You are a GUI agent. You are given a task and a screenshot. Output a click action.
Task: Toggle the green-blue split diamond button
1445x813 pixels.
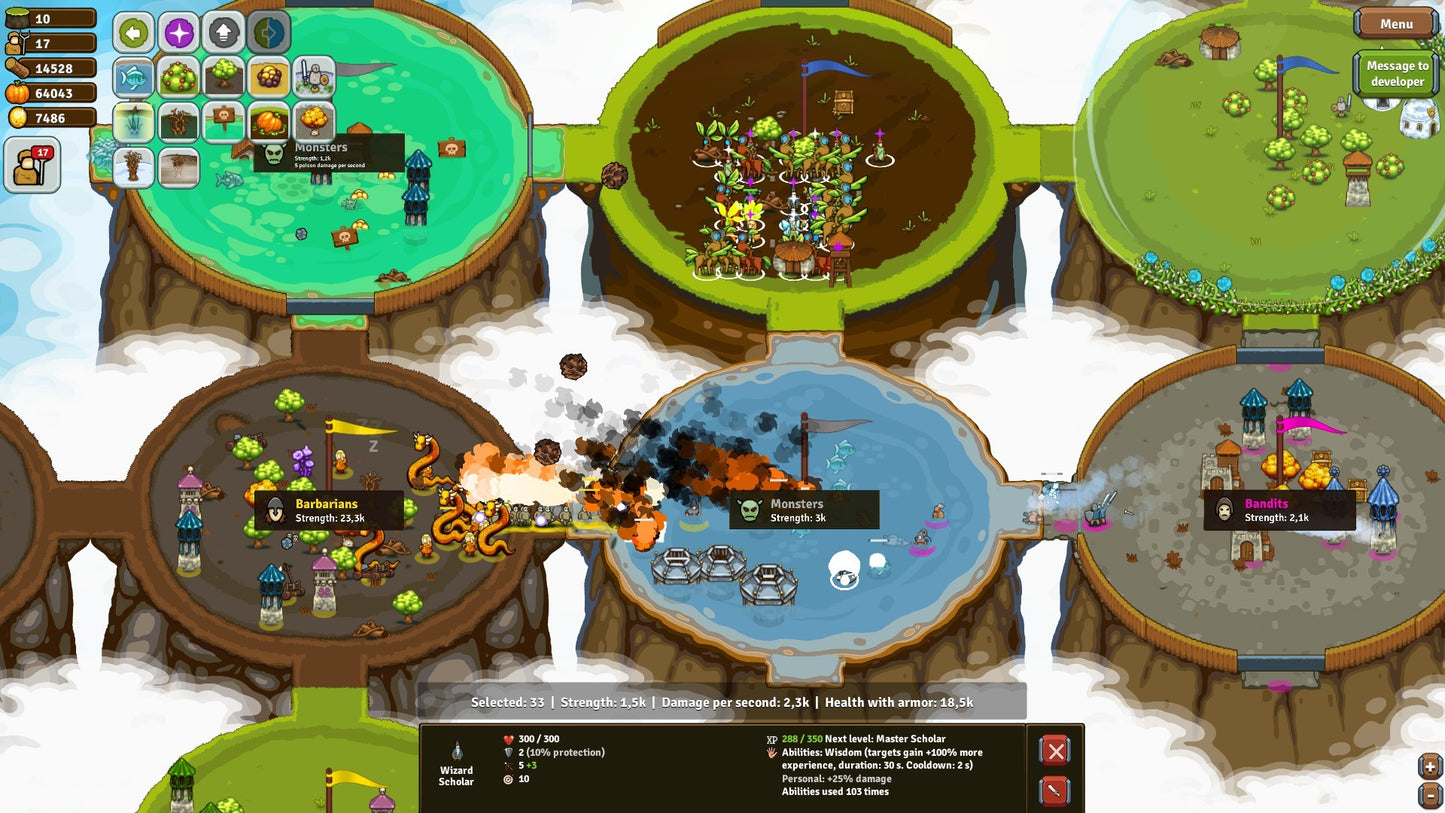pyautogui.click(x=268, y=32)
